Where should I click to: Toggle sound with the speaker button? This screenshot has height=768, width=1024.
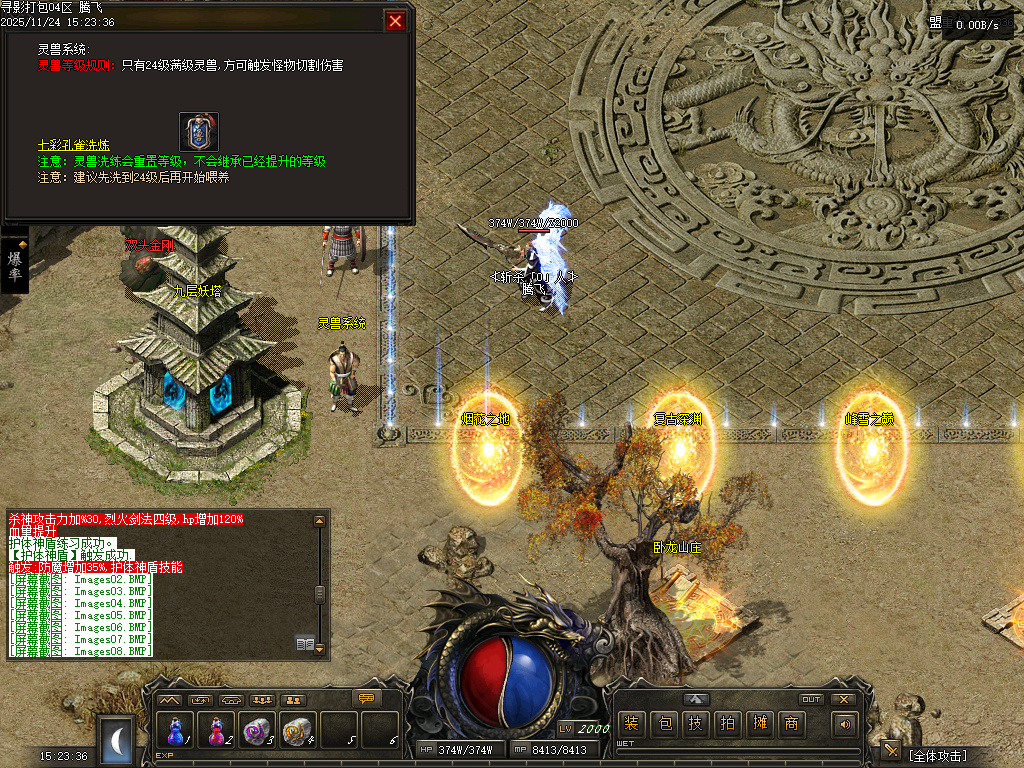click(x=845, y=724)
